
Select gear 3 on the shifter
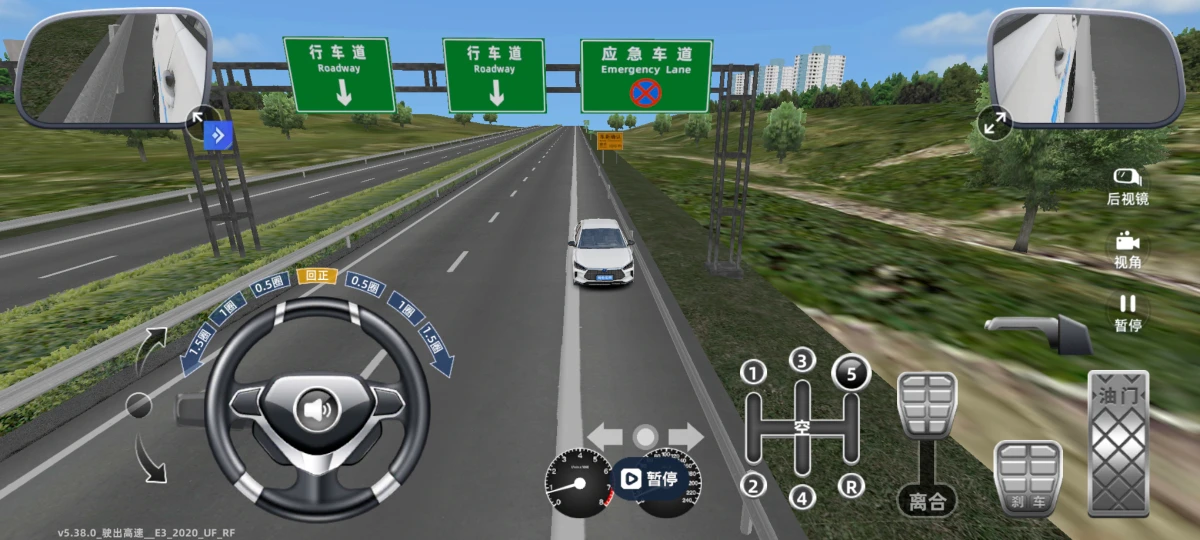pos(802,360)
